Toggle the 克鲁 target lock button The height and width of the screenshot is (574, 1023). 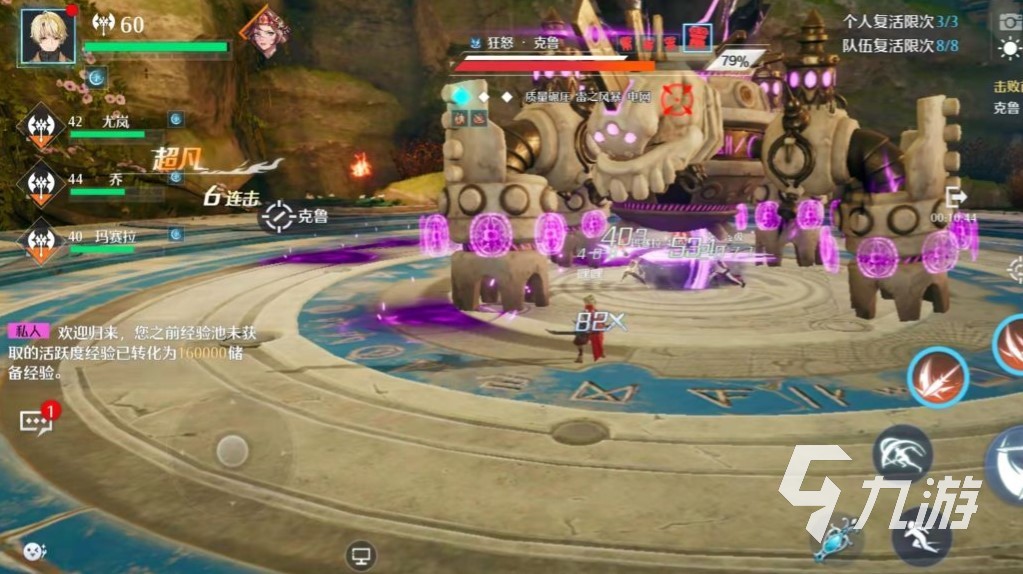[x=279, y=215]
